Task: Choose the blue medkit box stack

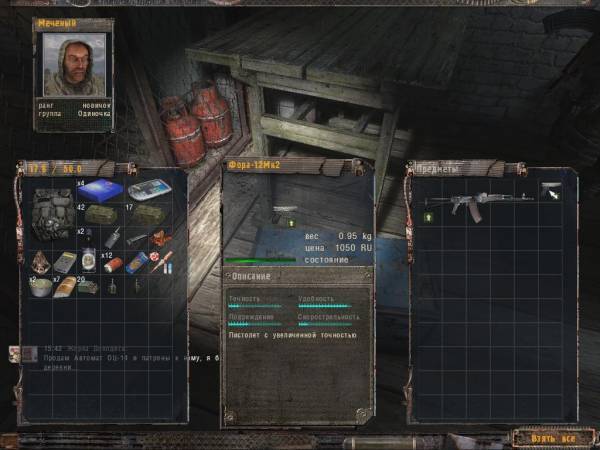Action: pyautogui.click(x=99, y=189)
